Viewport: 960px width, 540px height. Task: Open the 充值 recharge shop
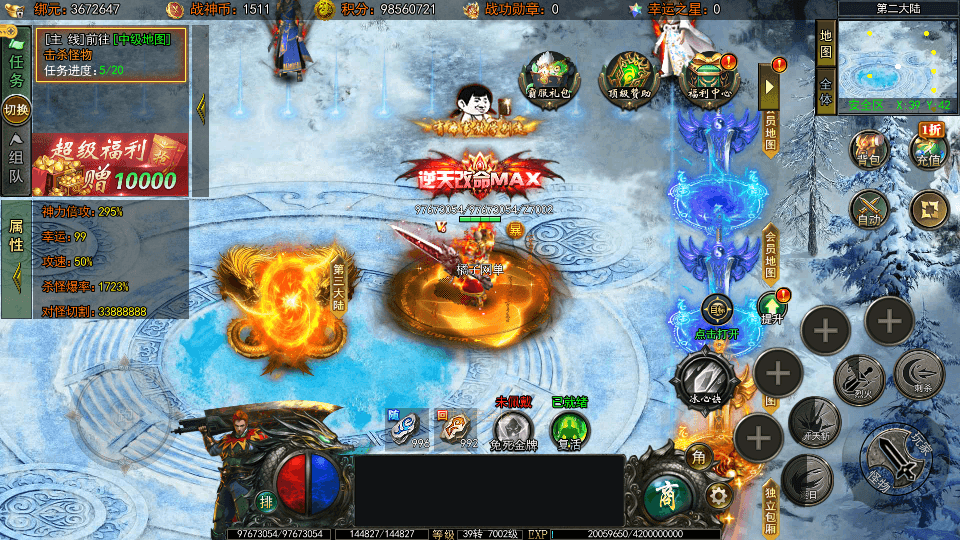[929, 149]
